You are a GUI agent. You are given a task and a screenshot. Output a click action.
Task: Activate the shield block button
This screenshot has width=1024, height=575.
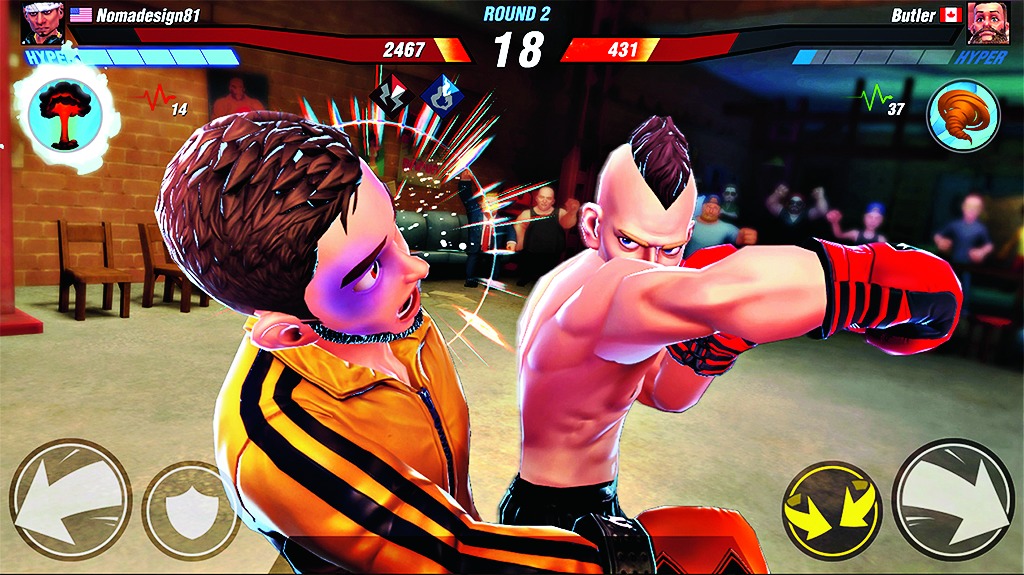[190, 510]
